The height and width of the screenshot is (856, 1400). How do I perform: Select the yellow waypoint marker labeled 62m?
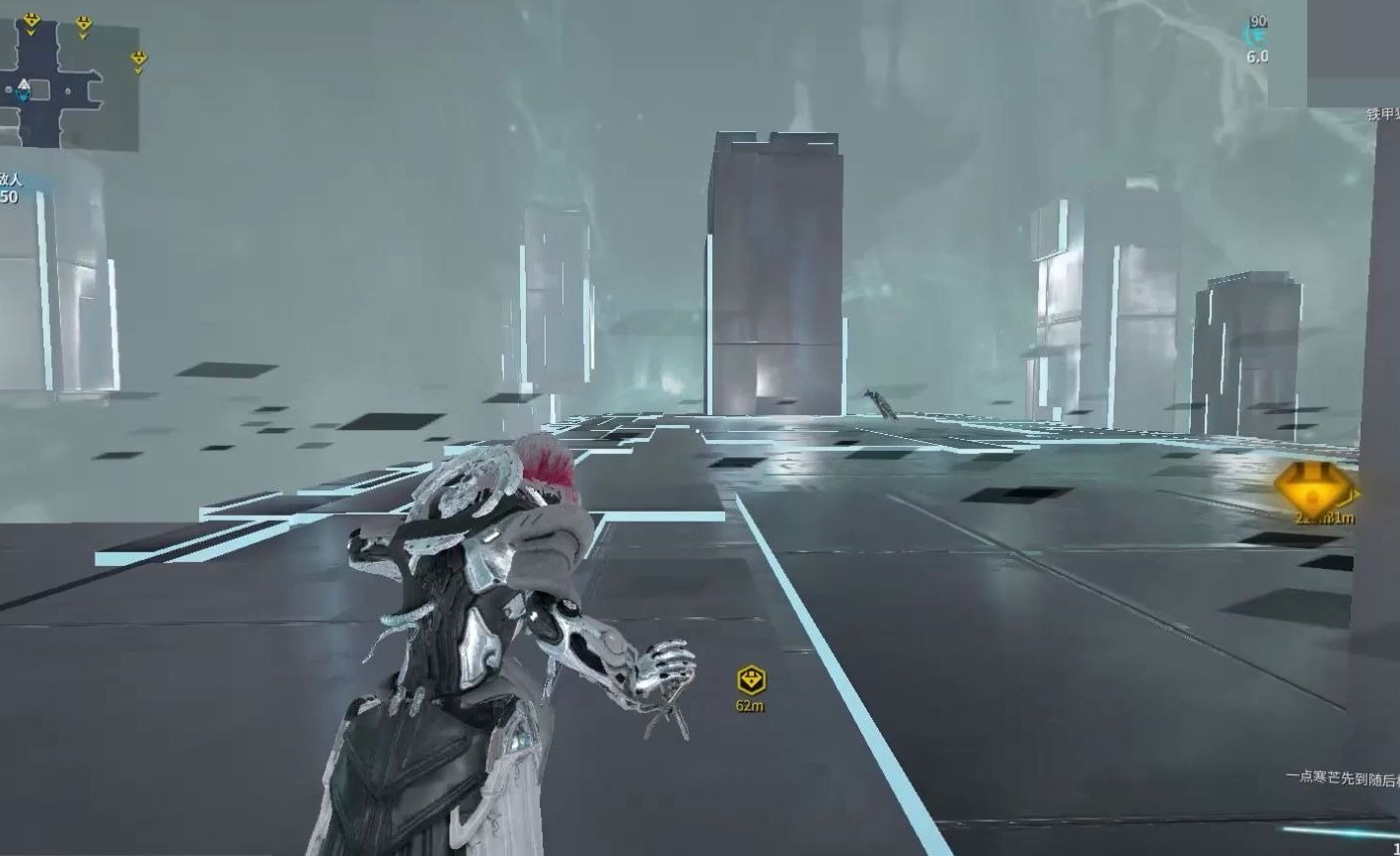point(751,679)
